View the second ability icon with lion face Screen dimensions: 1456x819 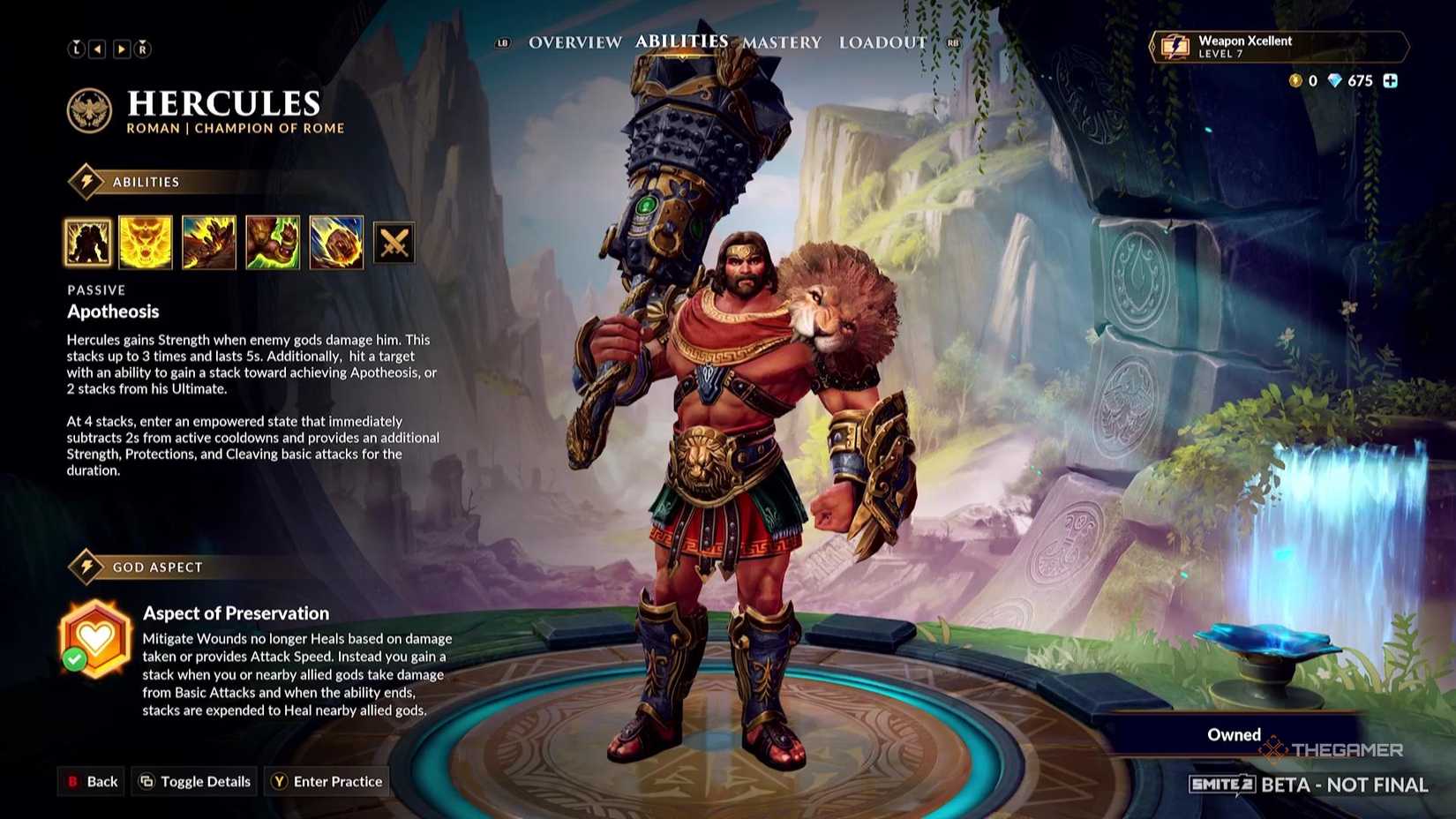tap(146, 241)
